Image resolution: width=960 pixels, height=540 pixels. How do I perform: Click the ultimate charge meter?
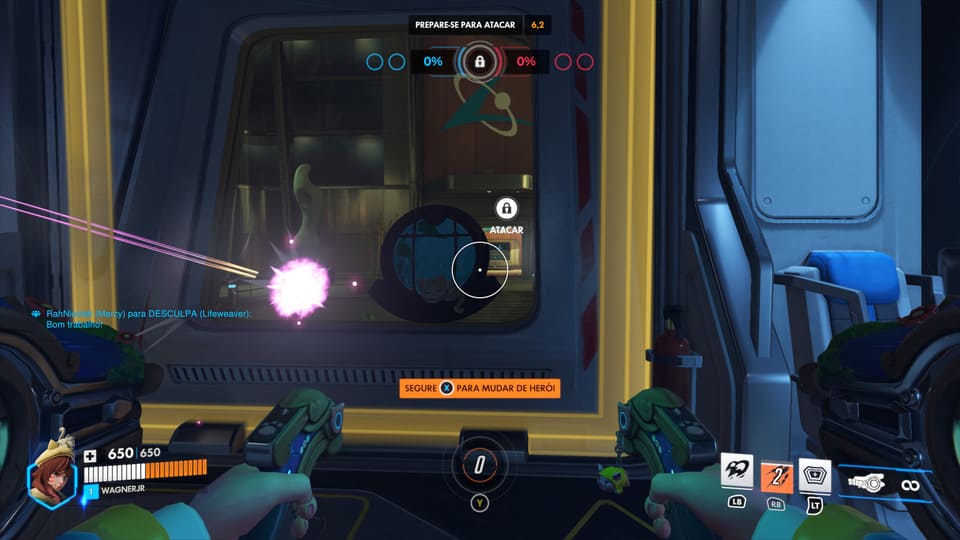point(480,464)
